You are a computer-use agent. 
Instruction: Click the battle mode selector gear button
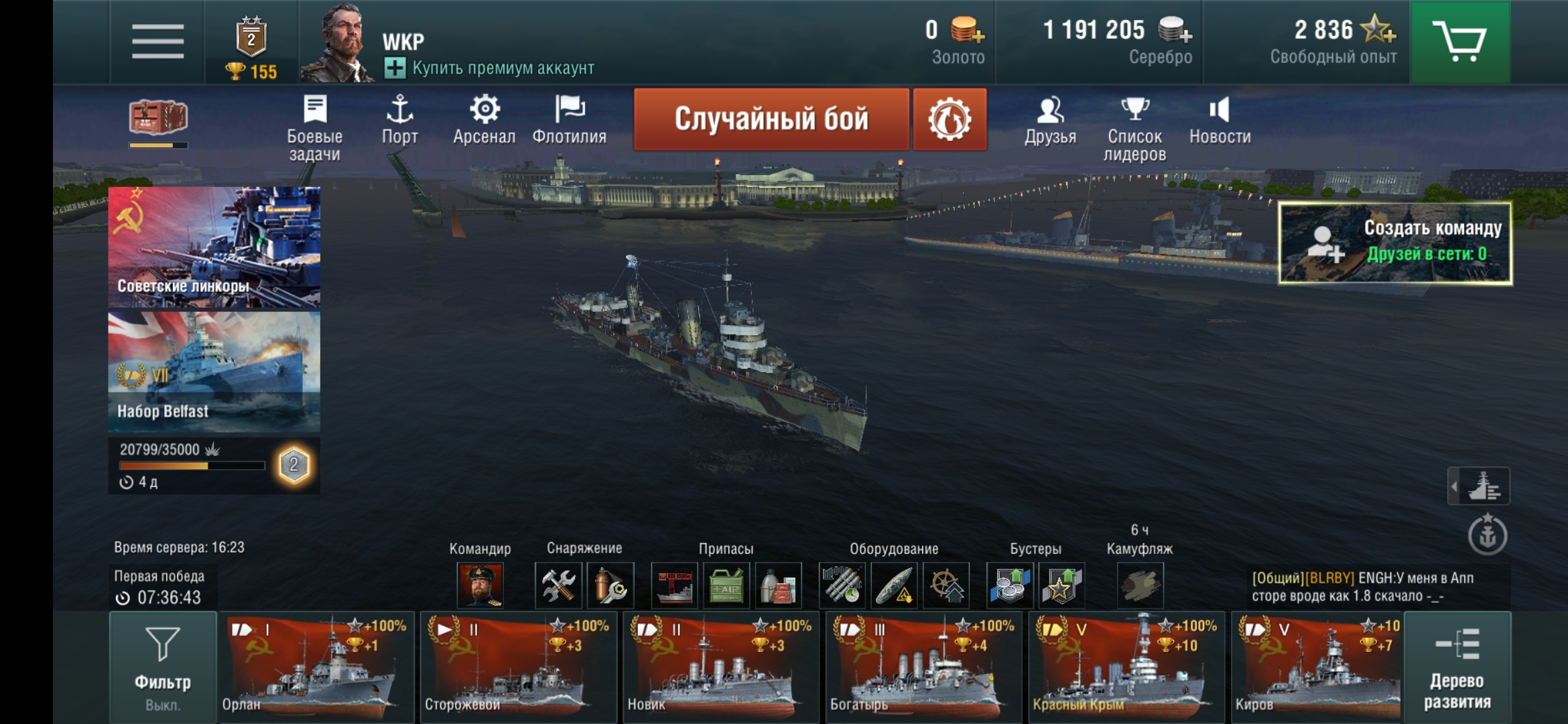pyautogui.click(x=950, y=119)
